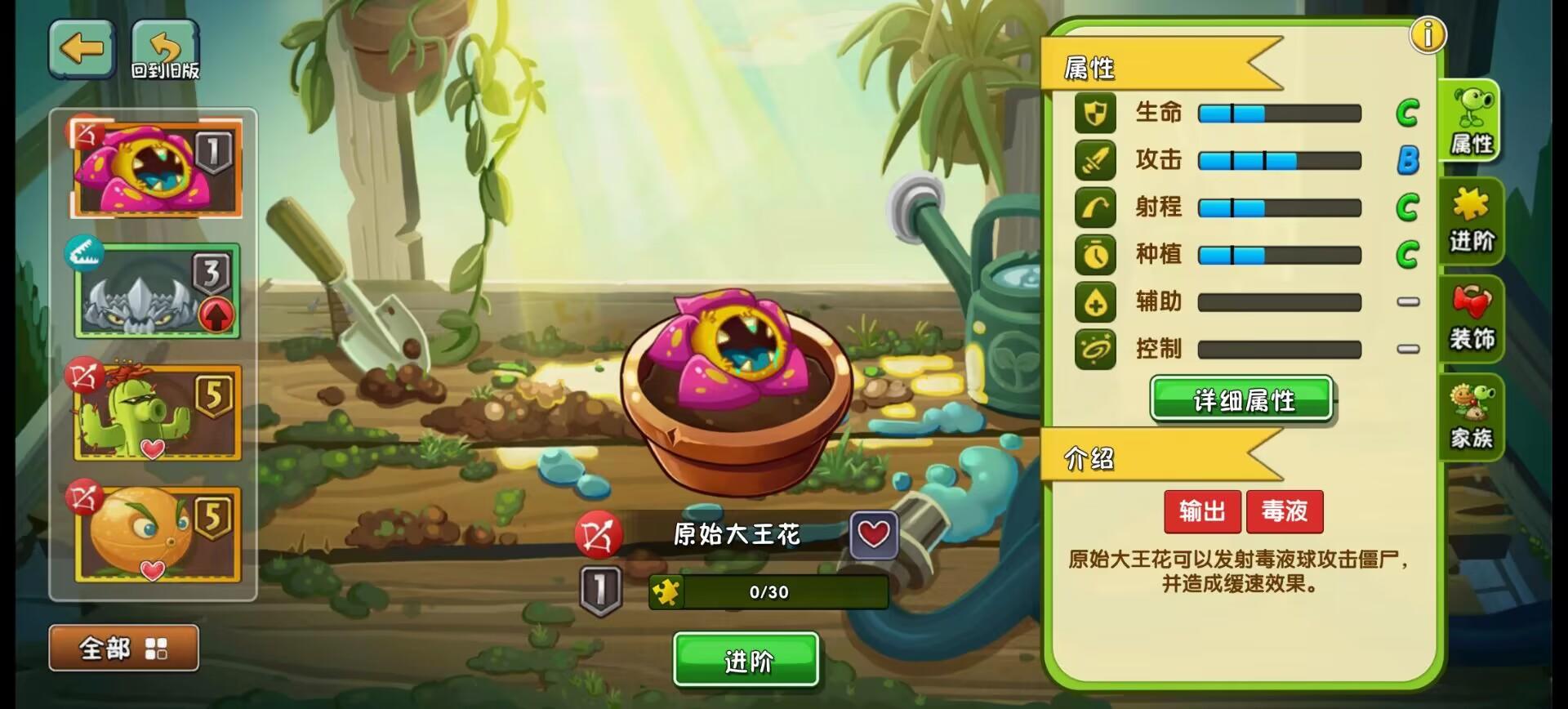Open the info (i) icon at top right
Screen dimensions: 1568x709
1428,35
